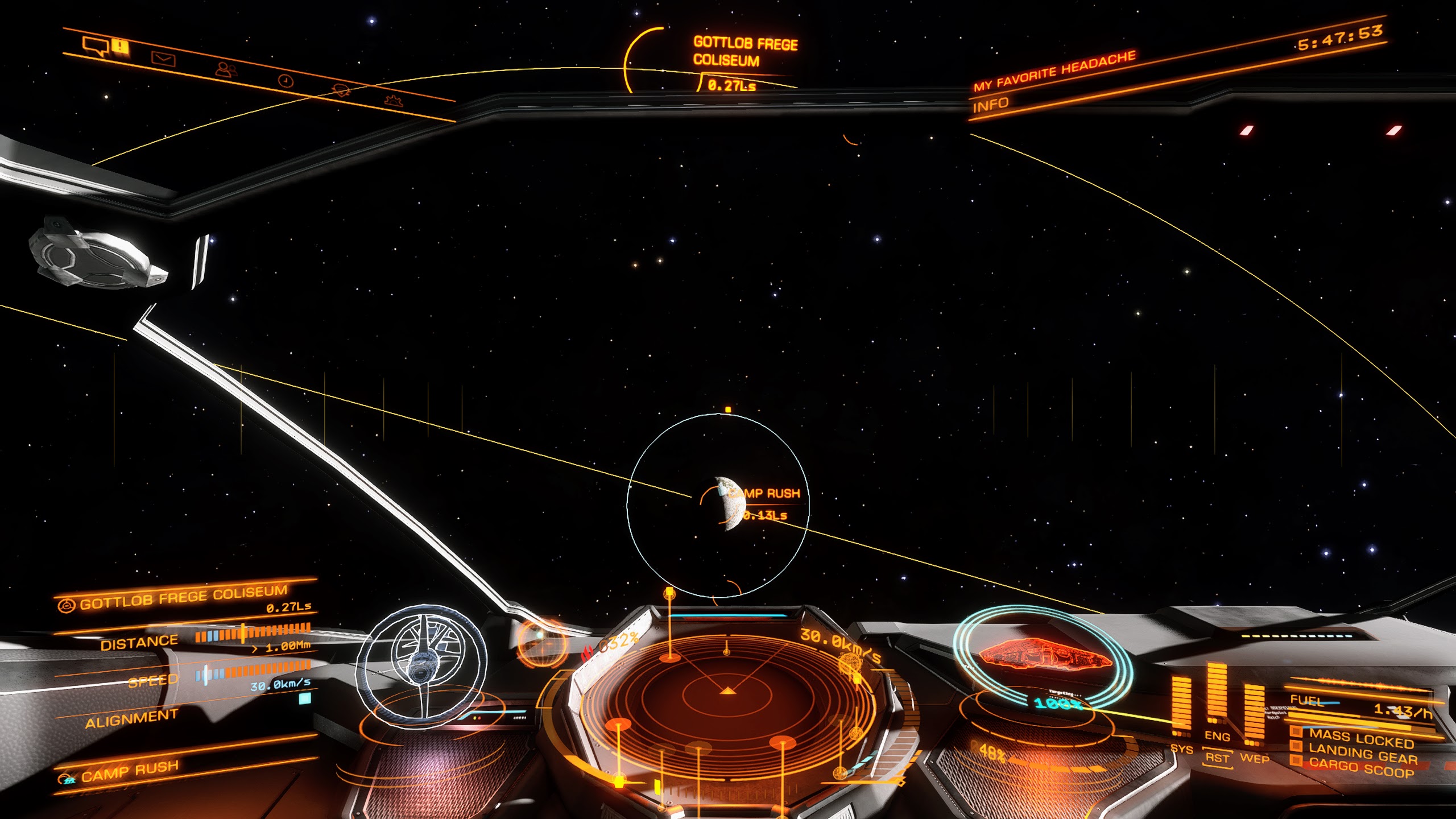
Task: Click the RST power reset label
Action: (1217, 758)
